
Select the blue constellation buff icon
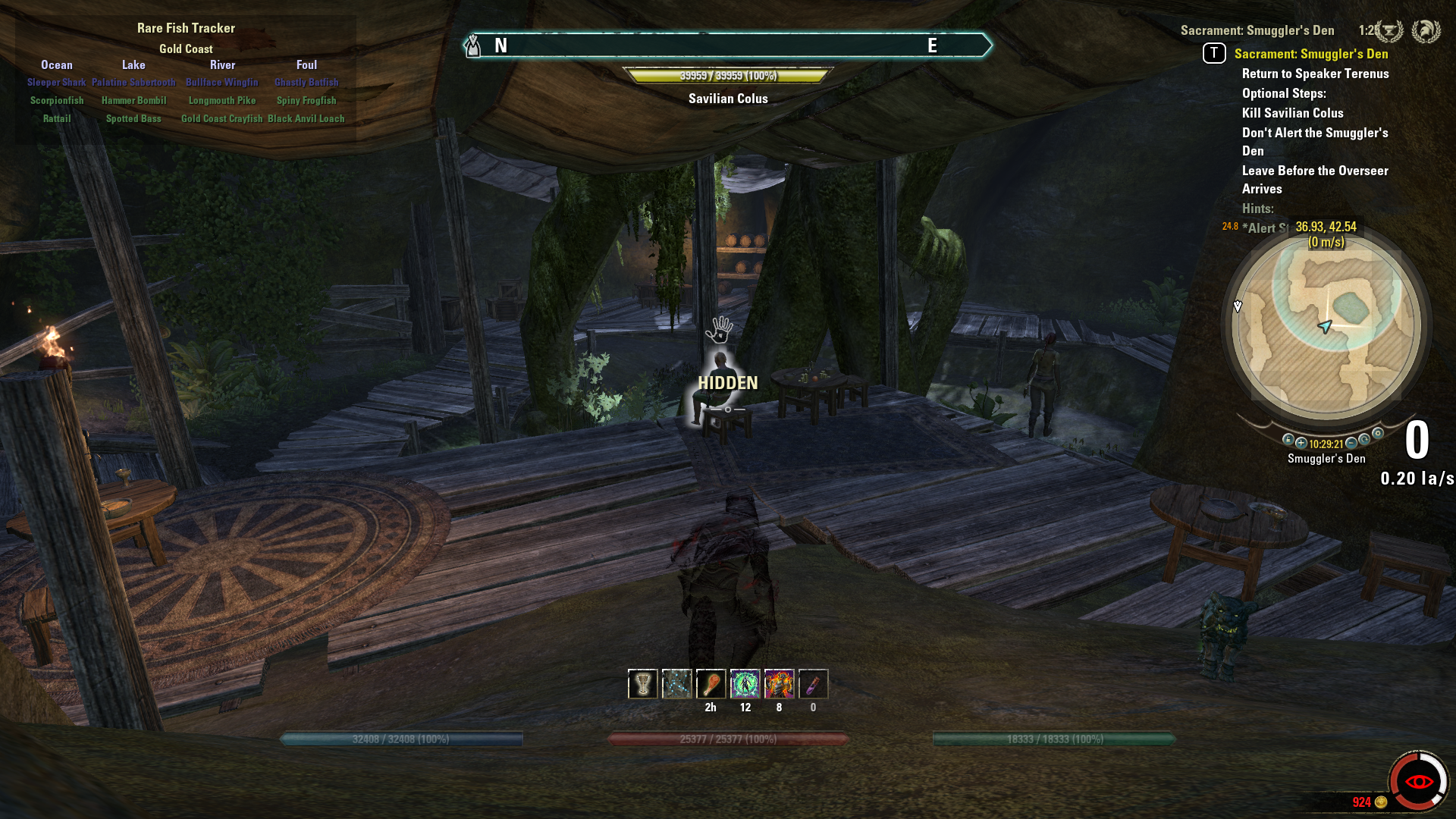point(676,684)
